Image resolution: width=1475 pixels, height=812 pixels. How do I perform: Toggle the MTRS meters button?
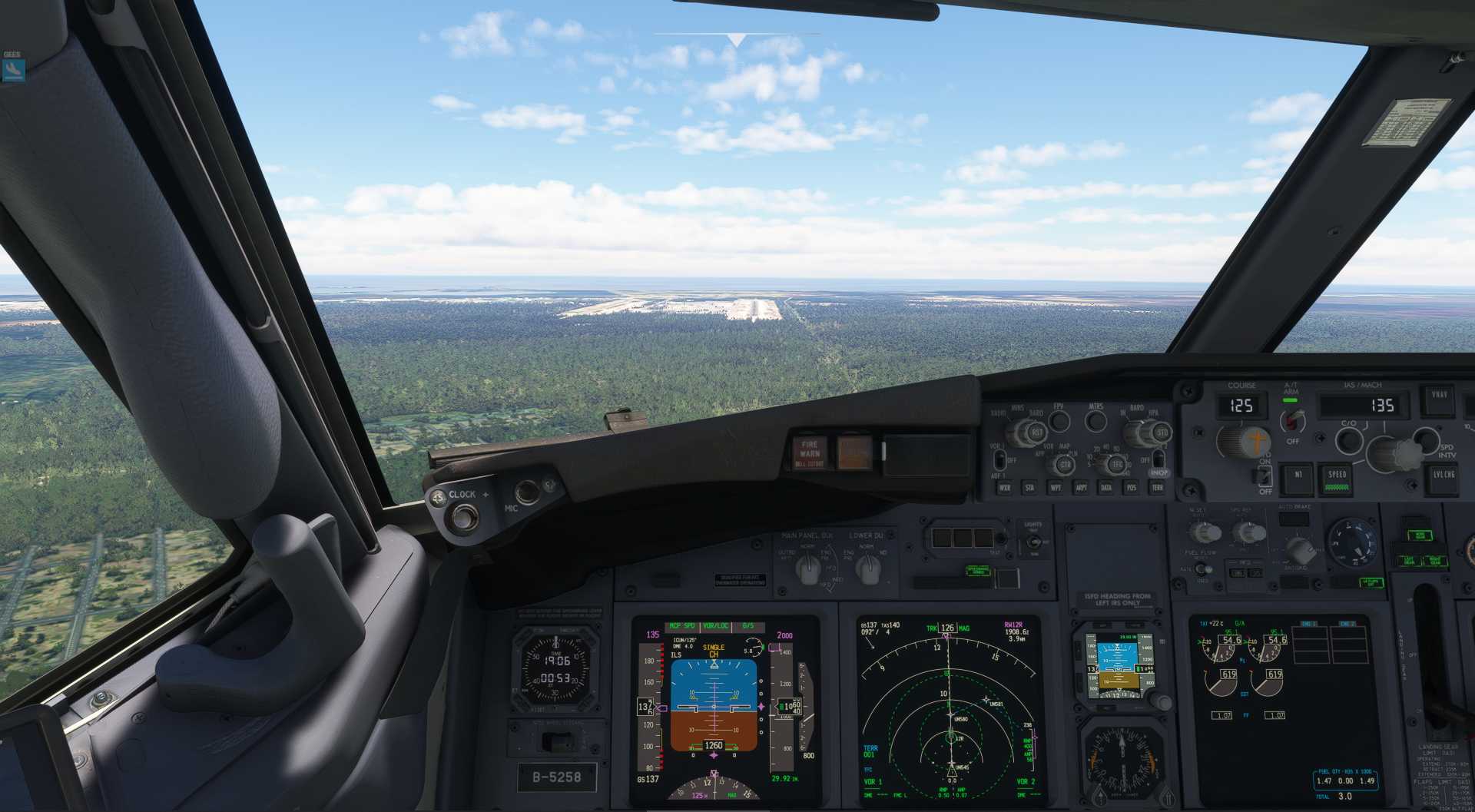[x=1095, y=421]
